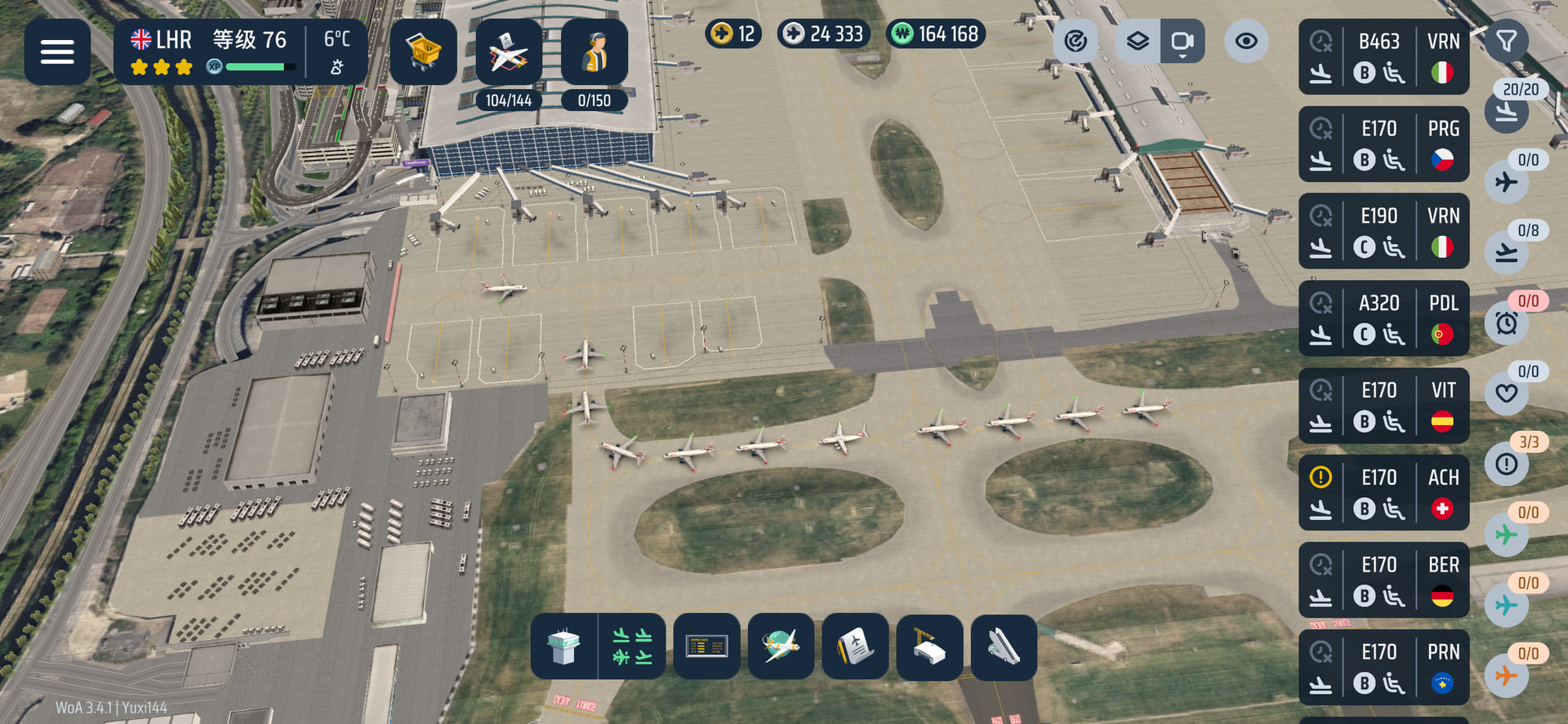Select the A320 flight to PDL
The height and width of the screenshot is (724, 1568).
click(x=1383, y=318)
